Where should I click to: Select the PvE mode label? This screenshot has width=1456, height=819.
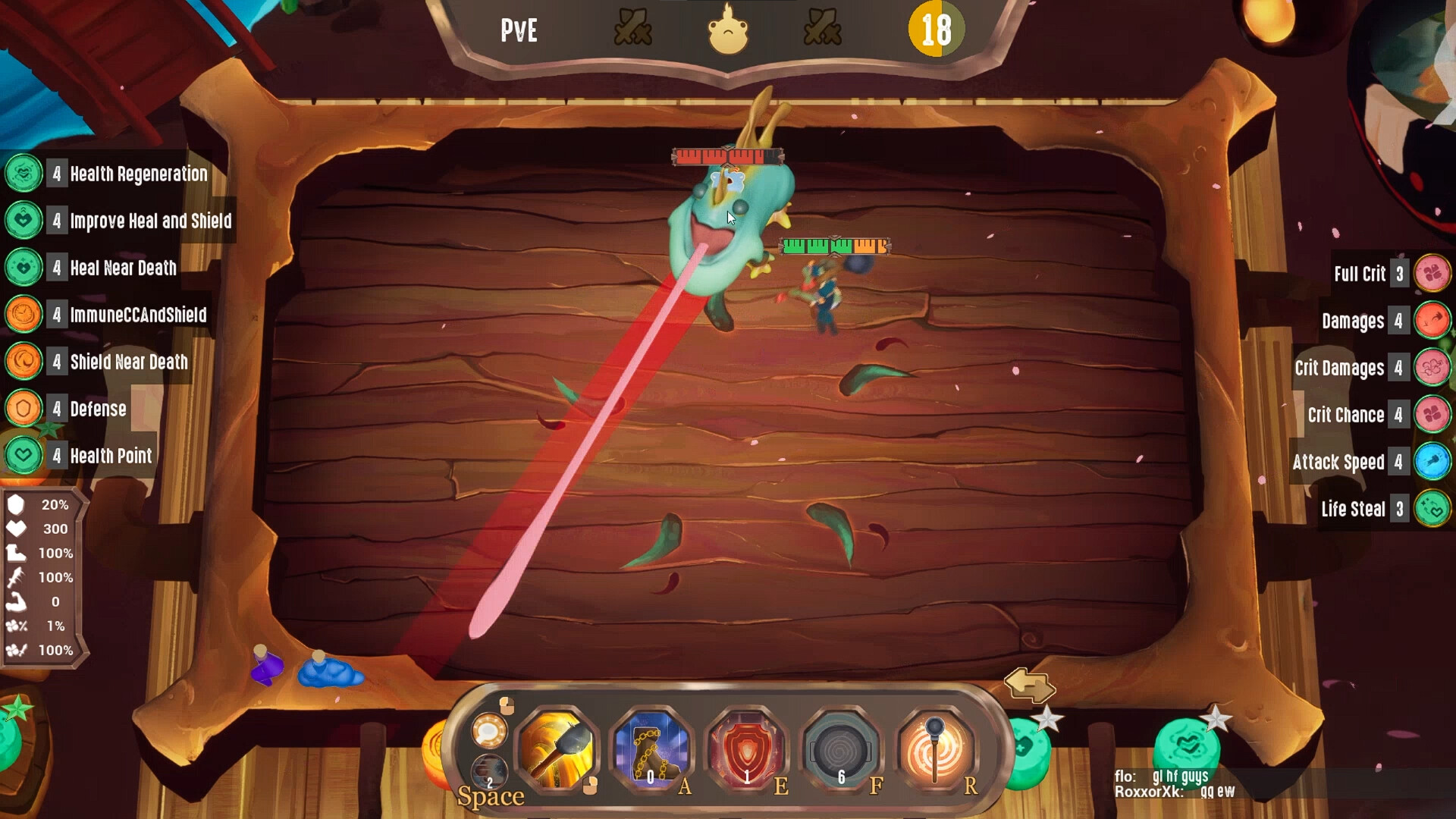(x=519, y=30)
